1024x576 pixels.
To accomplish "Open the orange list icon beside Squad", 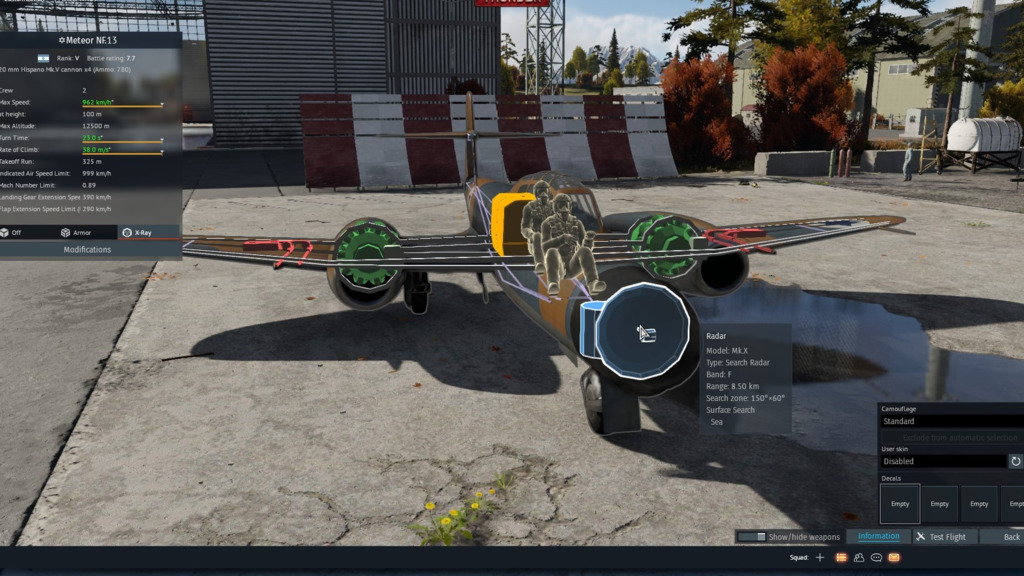I will pyautogui.click(x=841, y=557).
